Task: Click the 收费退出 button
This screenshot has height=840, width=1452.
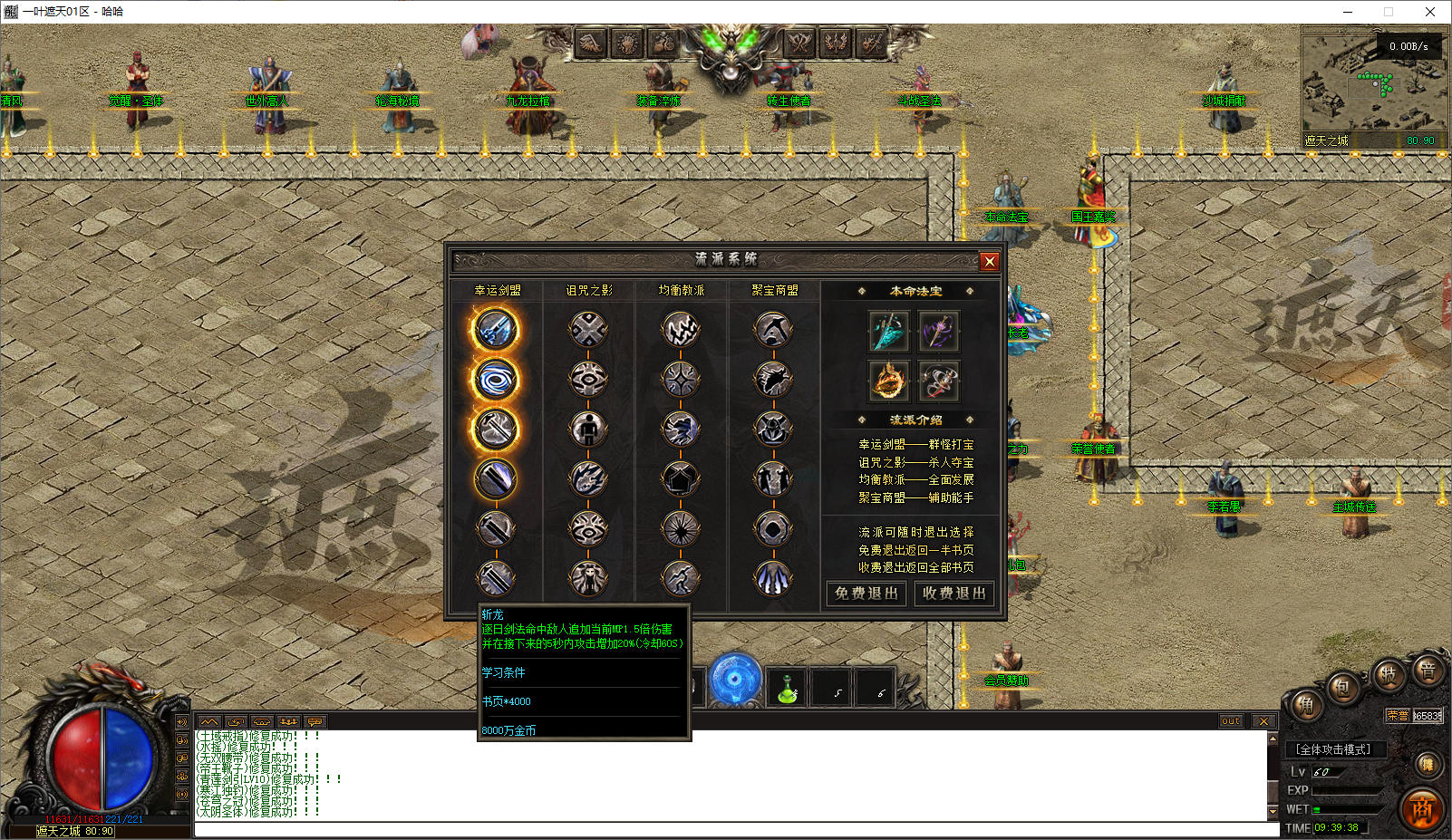Action: pos(953,594)
